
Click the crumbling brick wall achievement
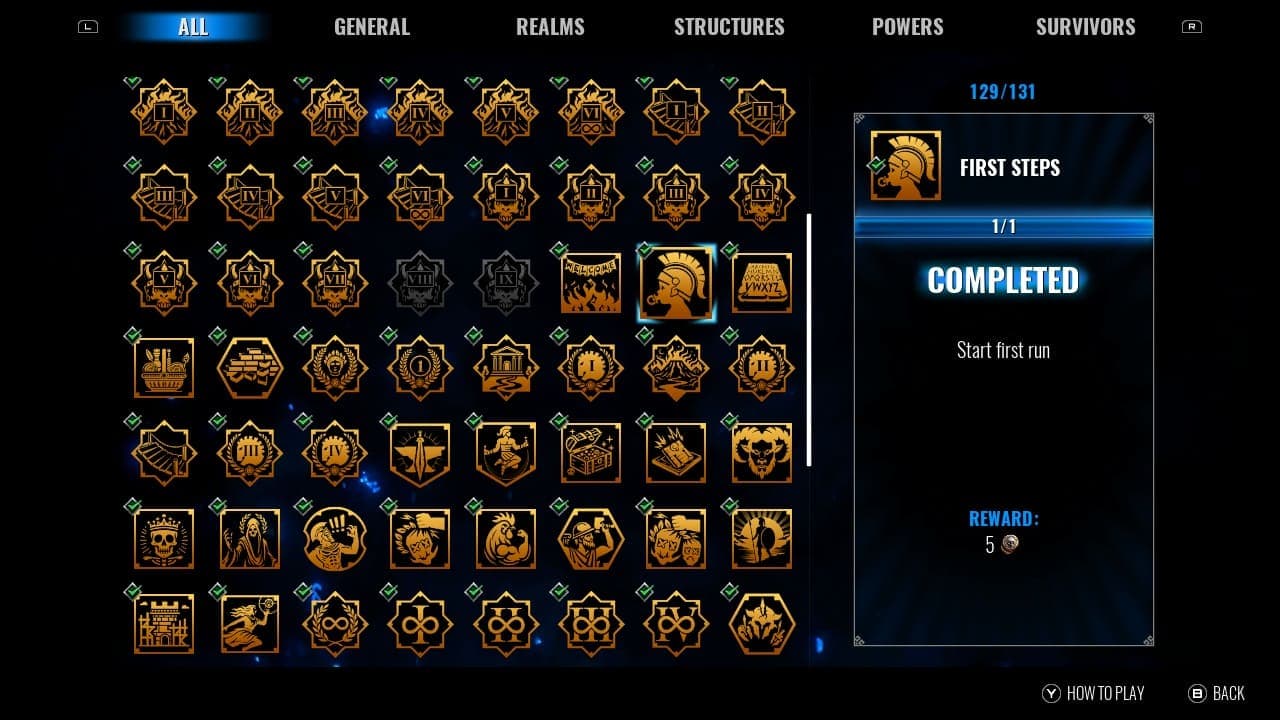248,368
